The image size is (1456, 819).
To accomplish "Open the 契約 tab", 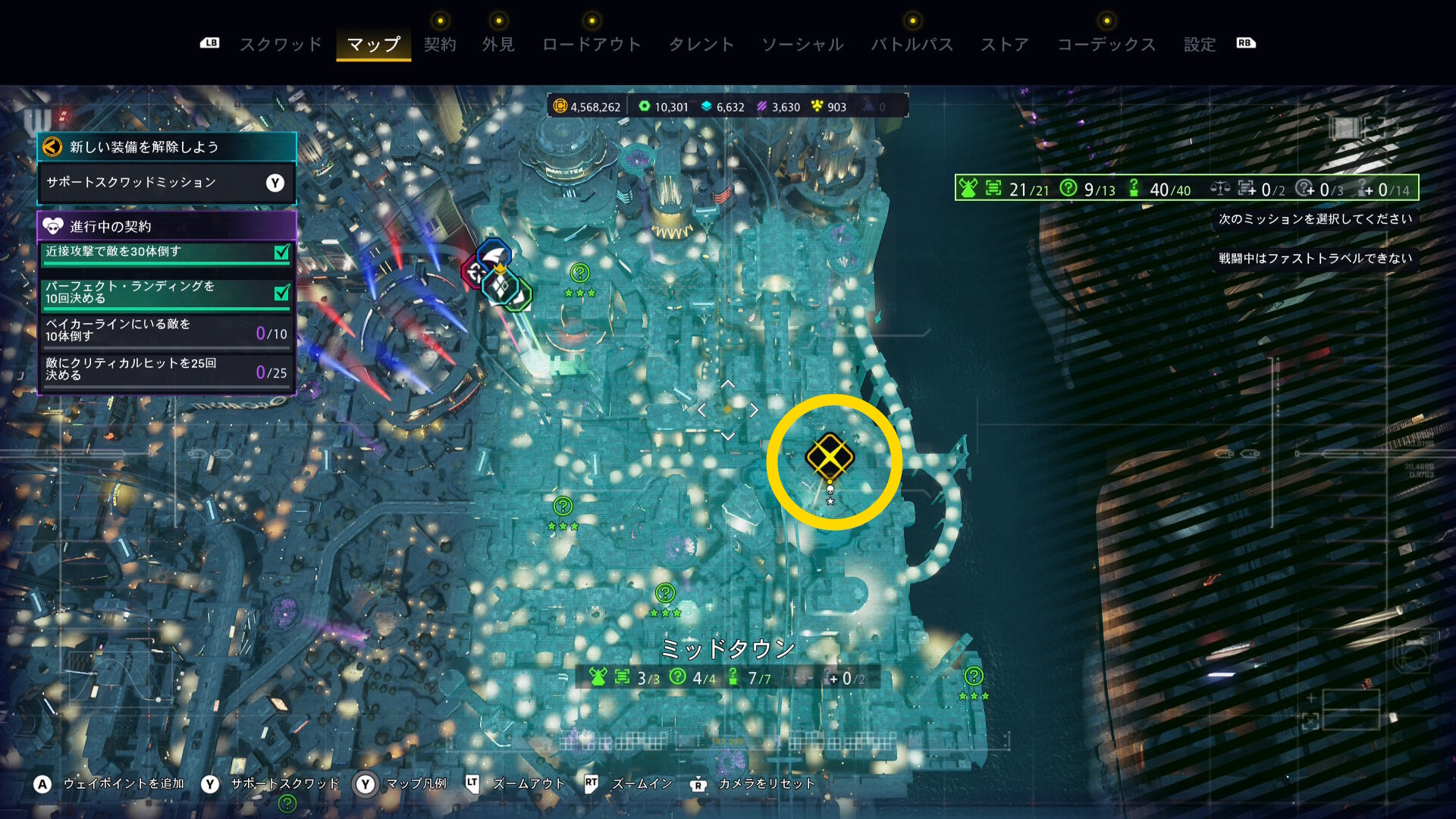I will 440,45.
